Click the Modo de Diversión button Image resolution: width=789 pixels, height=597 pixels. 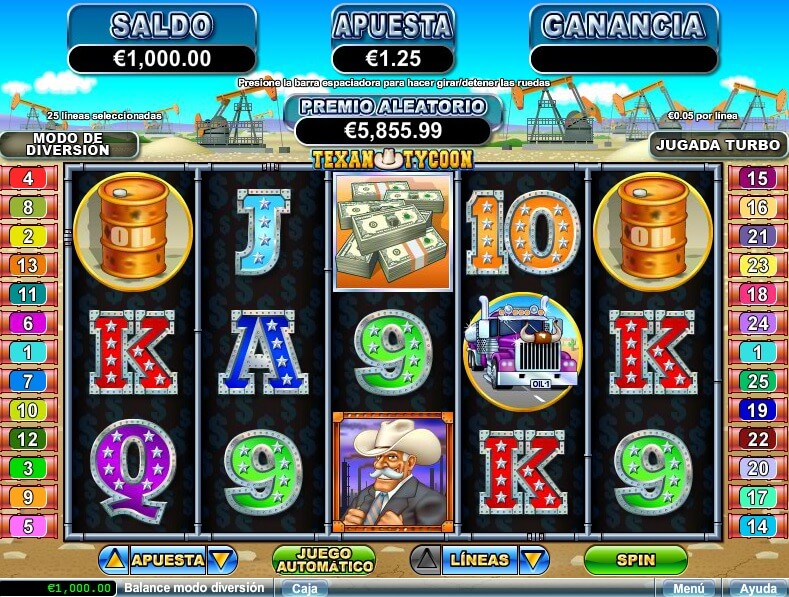click(69, 144)
